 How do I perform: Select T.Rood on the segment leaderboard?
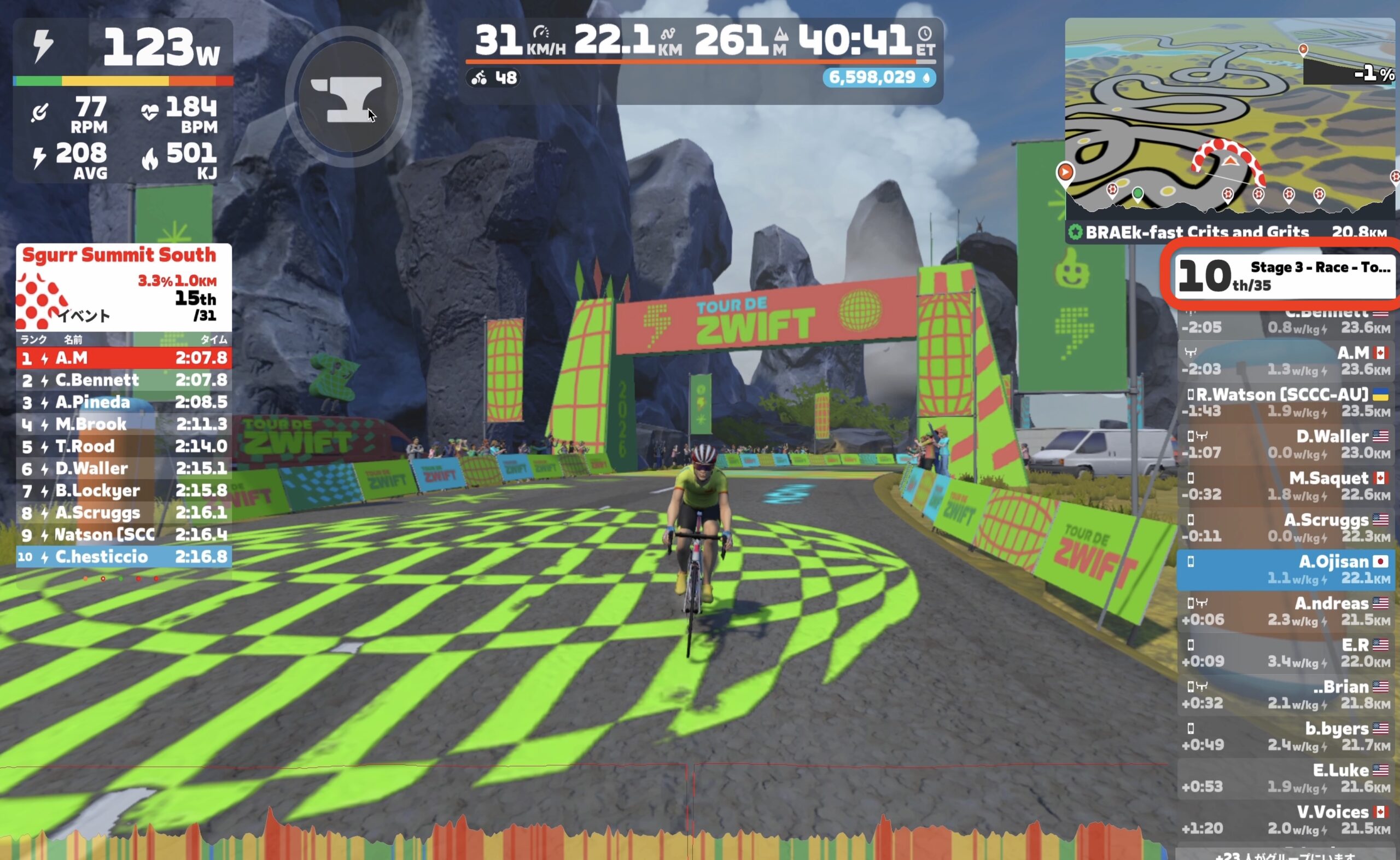click(x=124, y=446)
